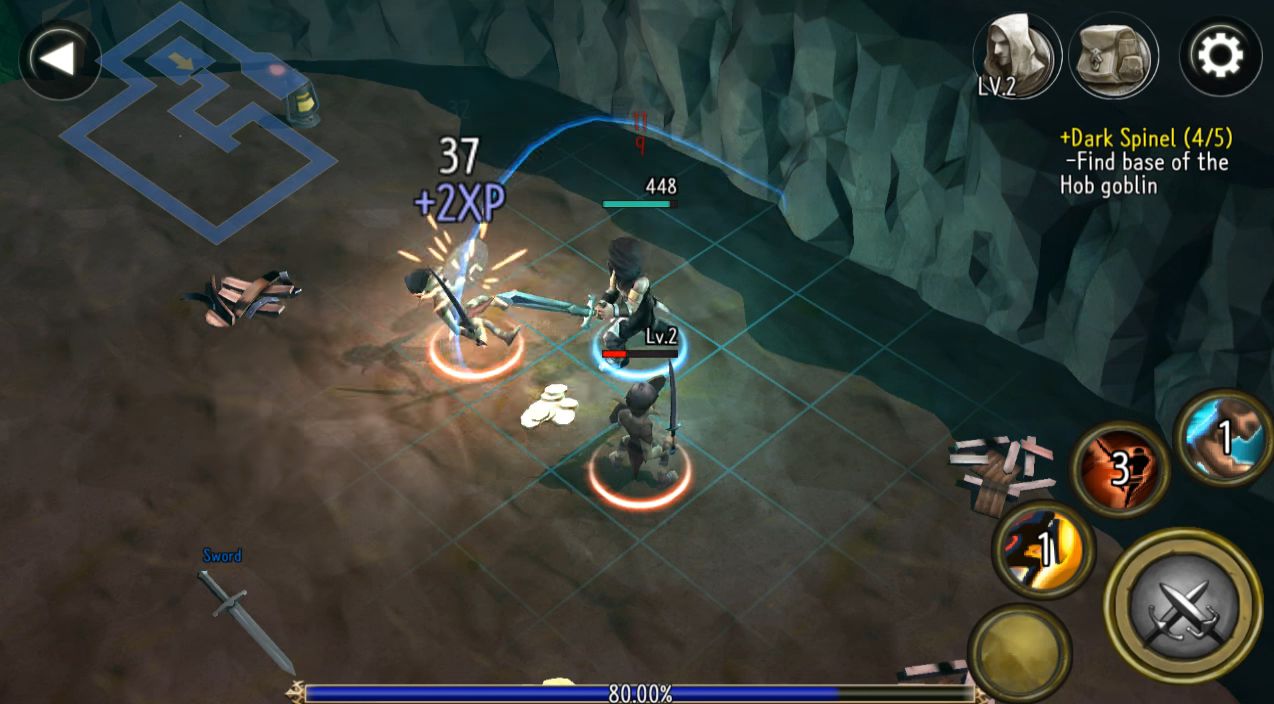Use the red slash skill showing 3
This screenshot has height=704, width=1274.
tap(1121, 468)
